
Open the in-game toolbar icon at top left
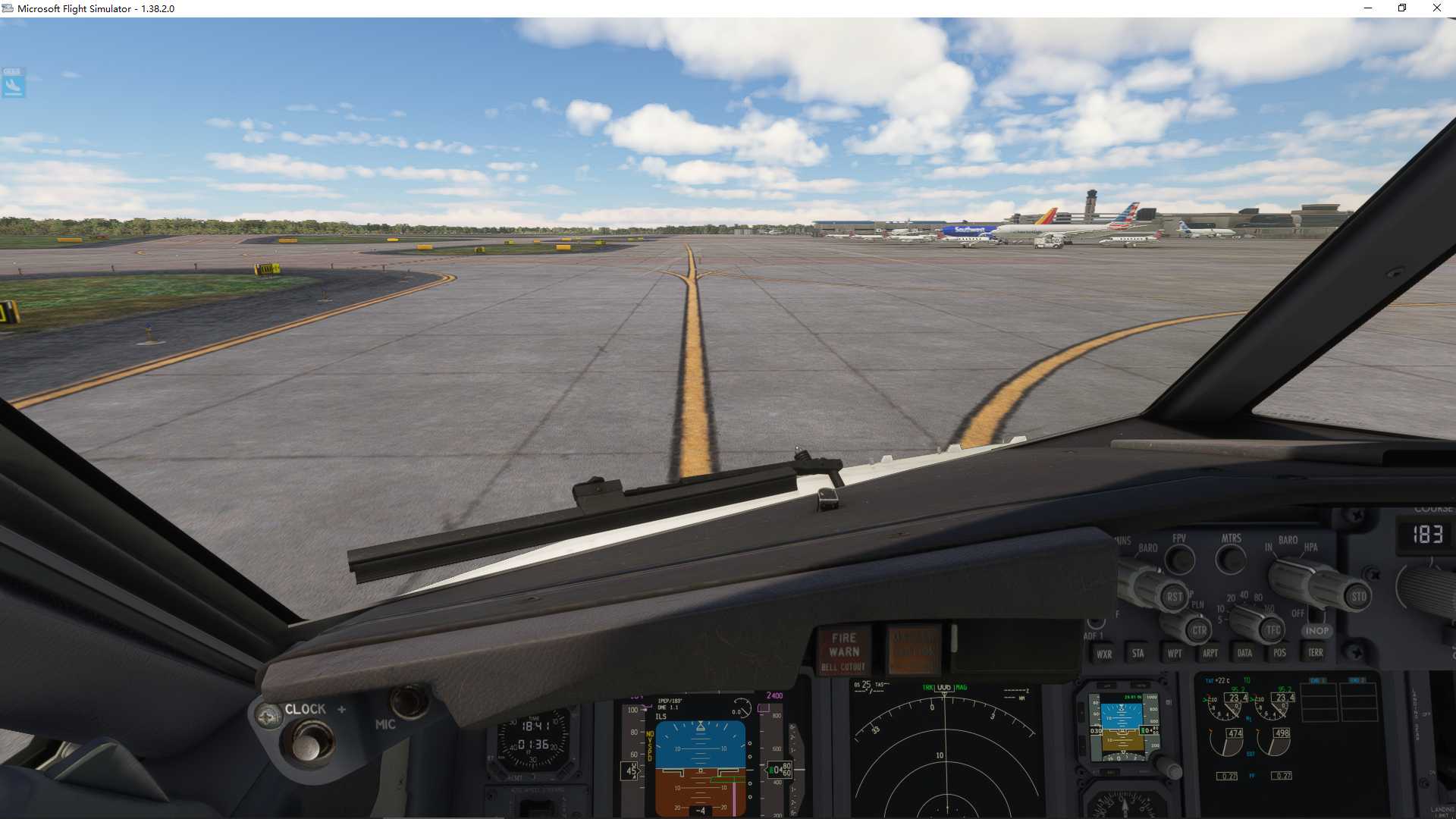click(x=12, y=83)
